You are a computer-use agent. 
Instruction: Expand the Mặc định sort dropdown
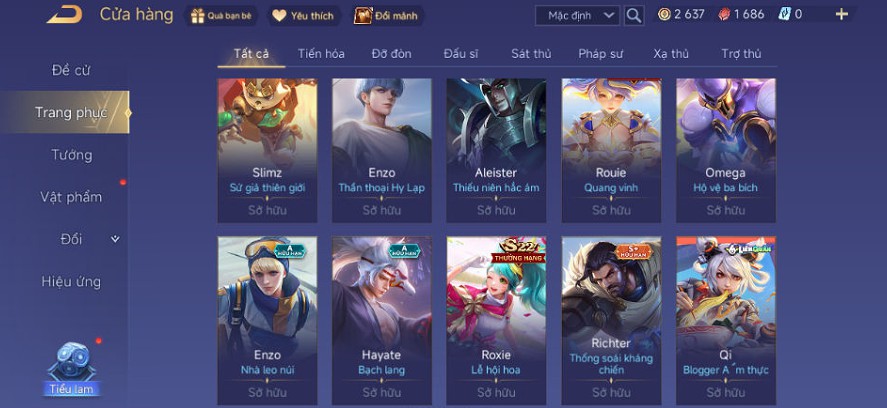578,15
